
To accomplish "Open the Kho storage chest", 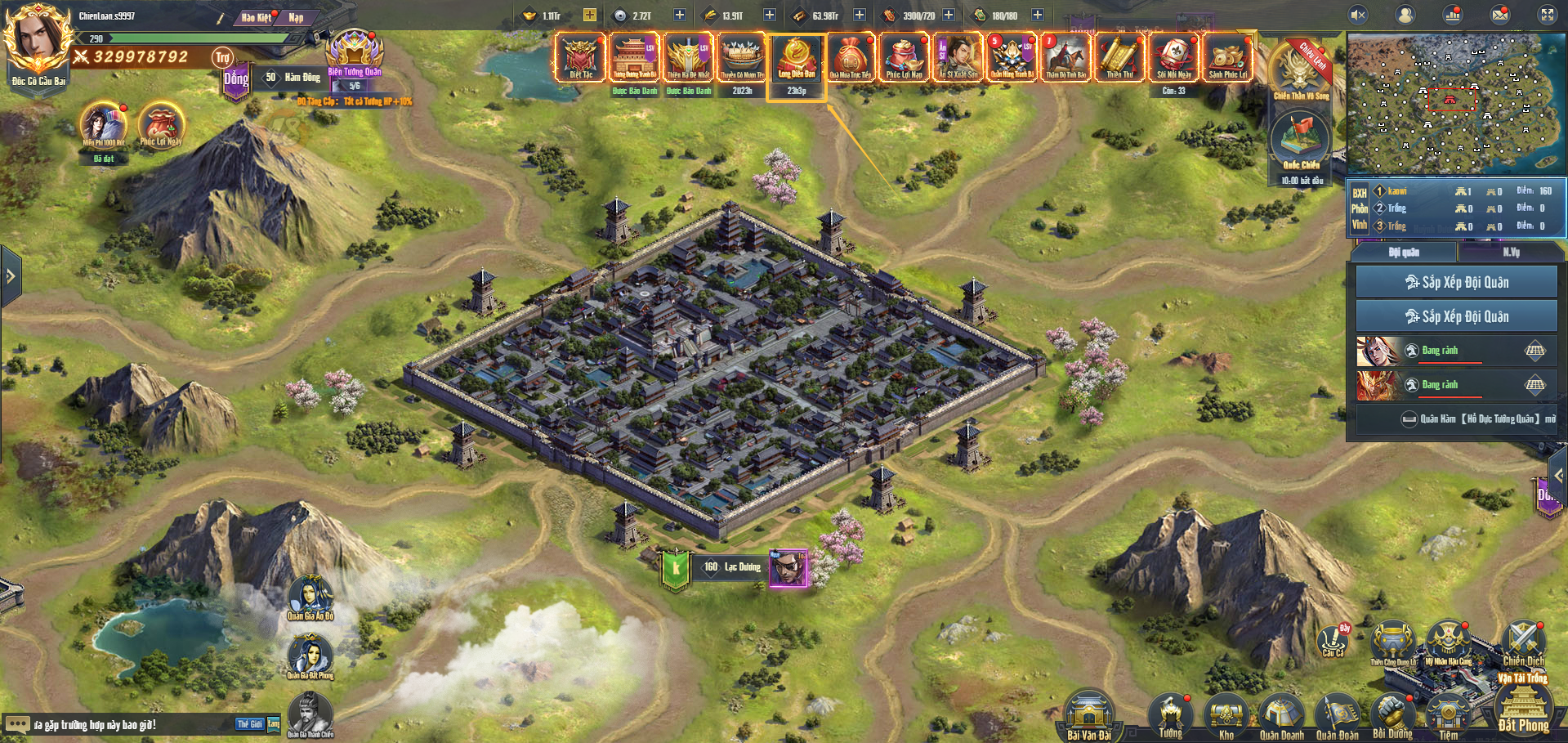I will (1226, 715).
